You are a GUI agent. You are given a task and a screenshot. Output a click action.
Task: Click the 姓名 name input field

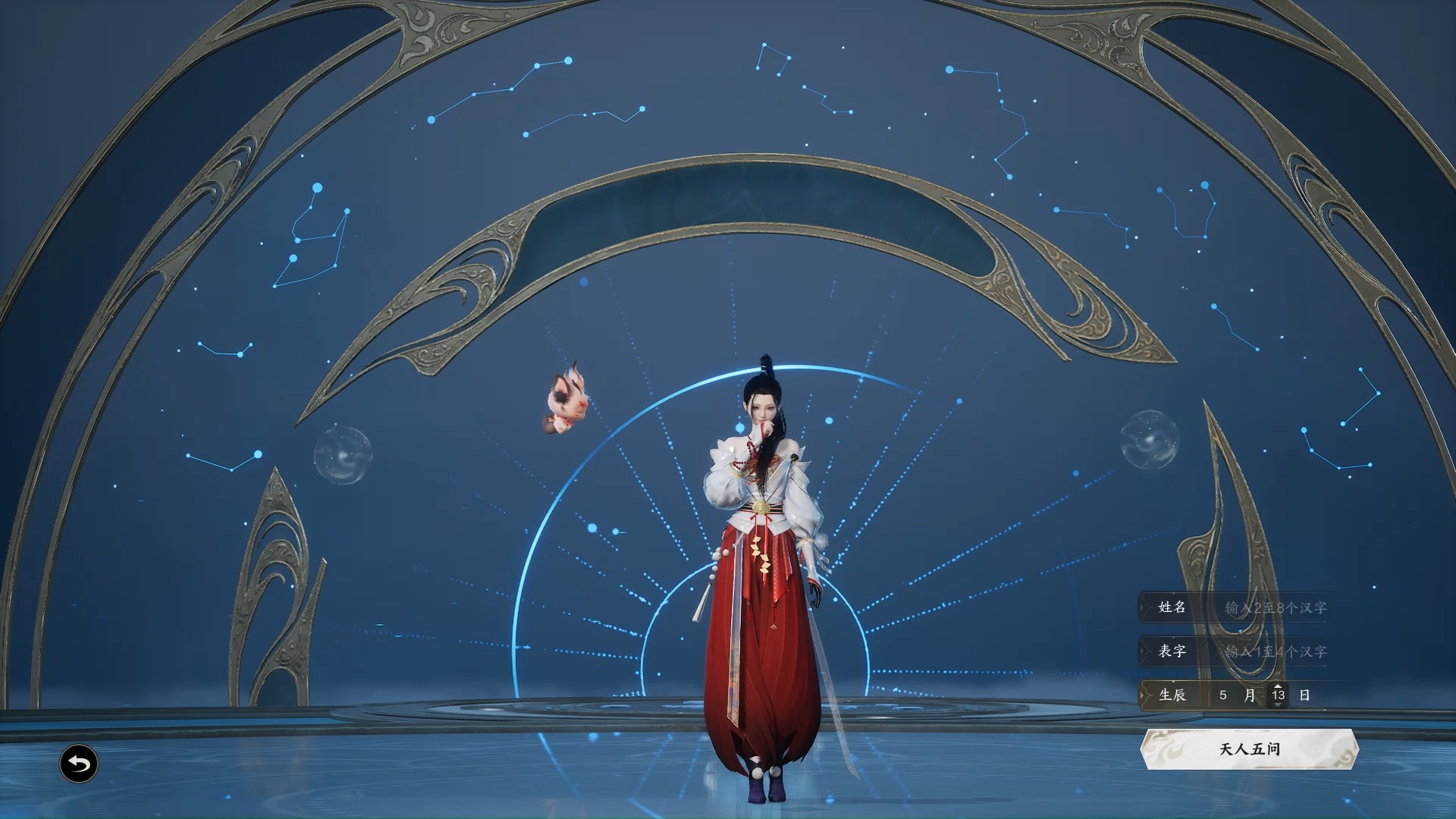click(x=1276, y=607)
